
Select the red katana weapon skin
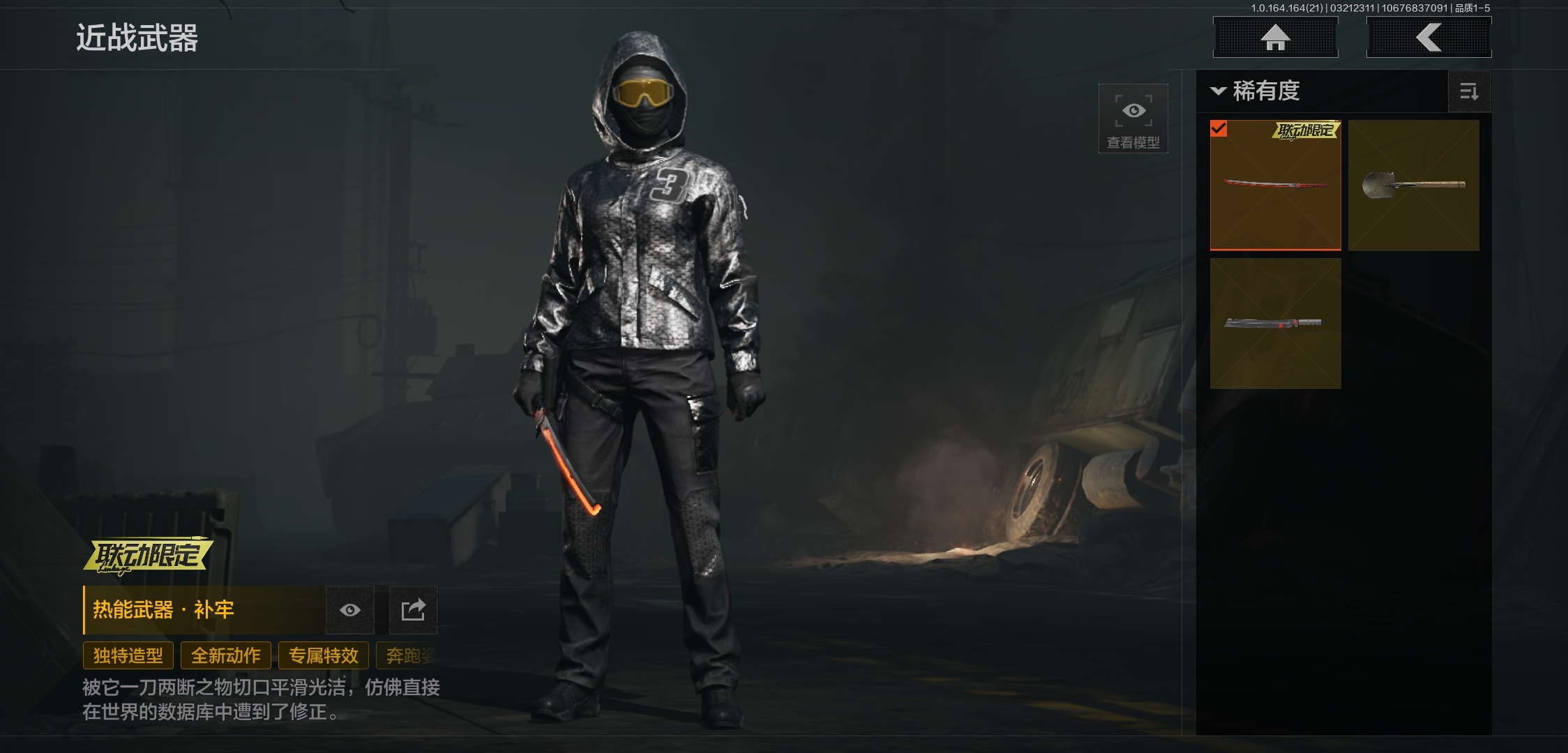pyautogui.click(x=1275, y=185)
